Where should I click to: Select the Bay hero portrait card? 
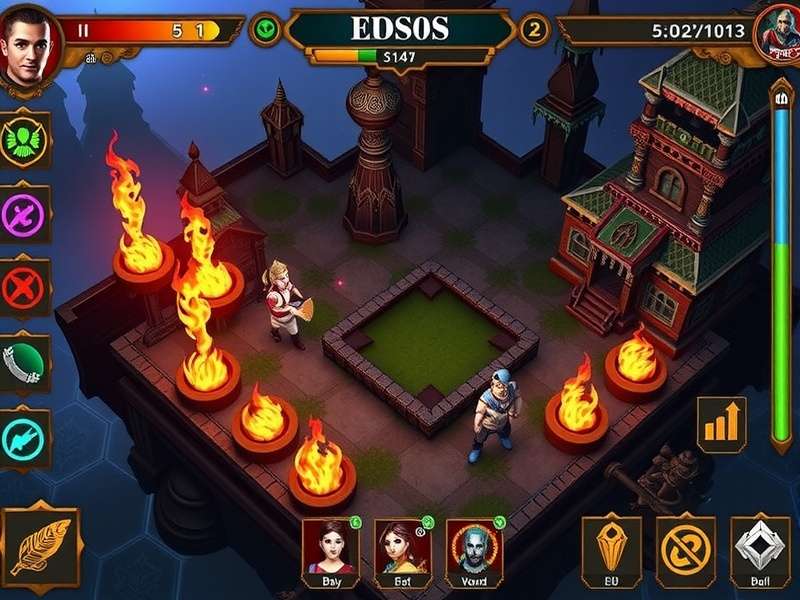330,552
